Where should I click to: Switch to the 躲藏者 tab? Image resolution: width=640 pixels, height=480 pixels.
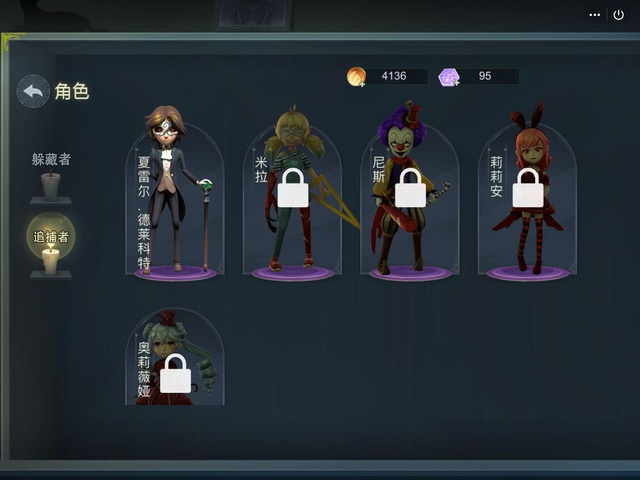[50, 175]
